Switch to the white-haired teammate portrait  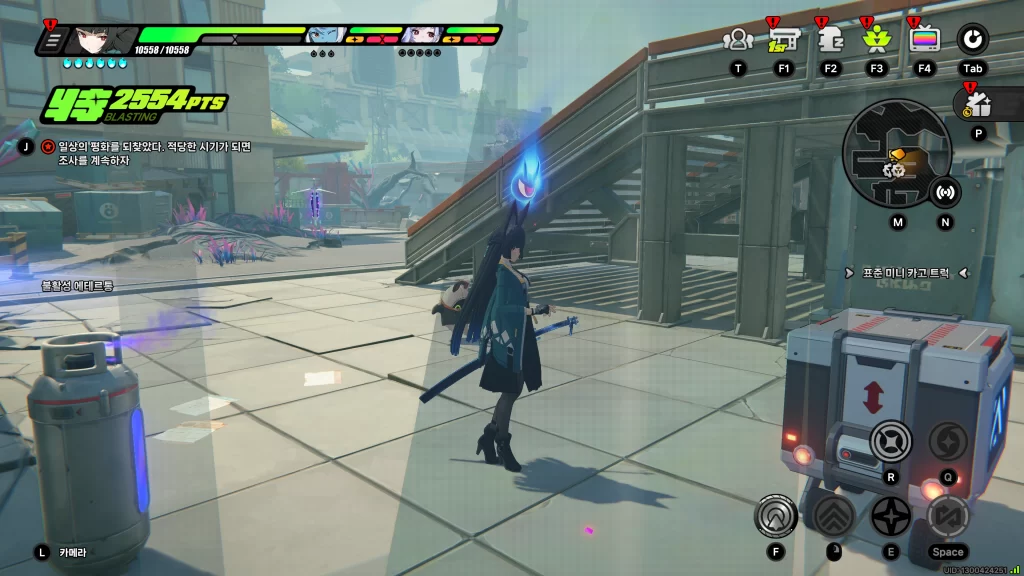click(x=421, y=36)
